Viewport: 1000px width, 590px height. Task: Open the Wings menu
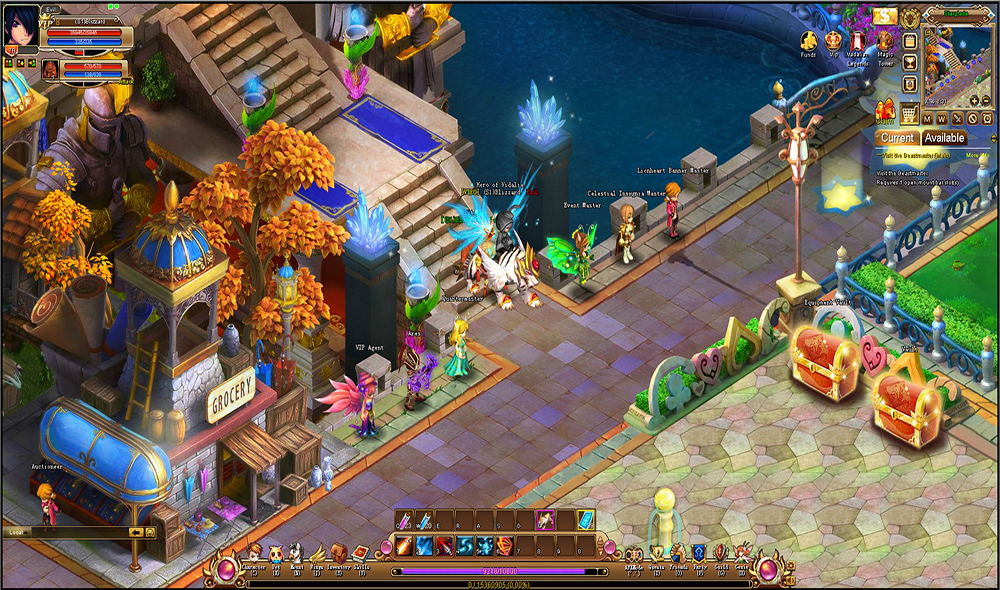tap(317, 553)
